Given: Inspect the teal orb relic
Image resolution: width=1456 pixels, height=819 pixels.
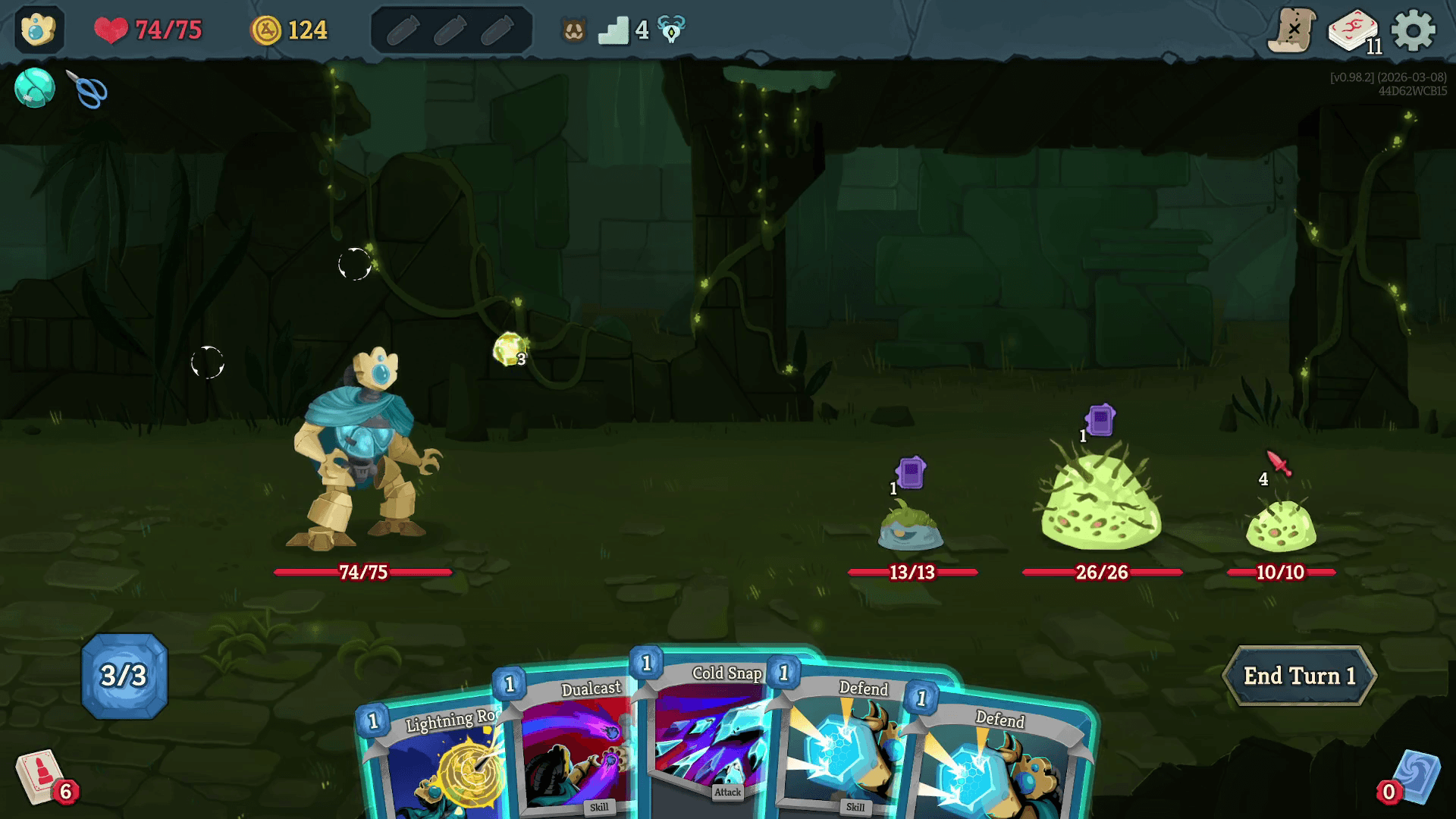Looking at the screenshot, I should 35,88.
